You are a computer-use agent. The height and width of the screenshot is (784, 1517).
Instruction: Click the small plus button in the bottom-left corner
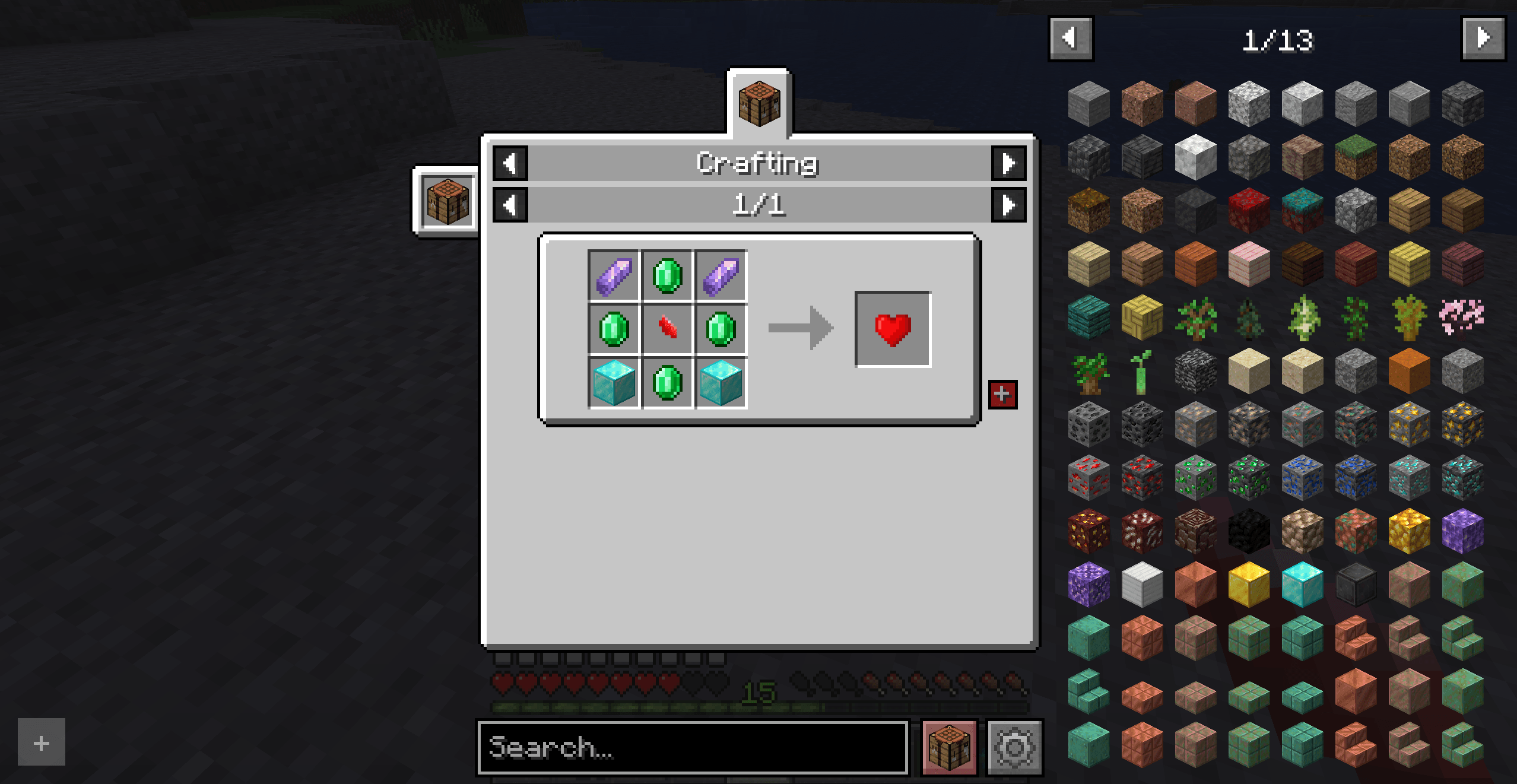tap(40, 741)
